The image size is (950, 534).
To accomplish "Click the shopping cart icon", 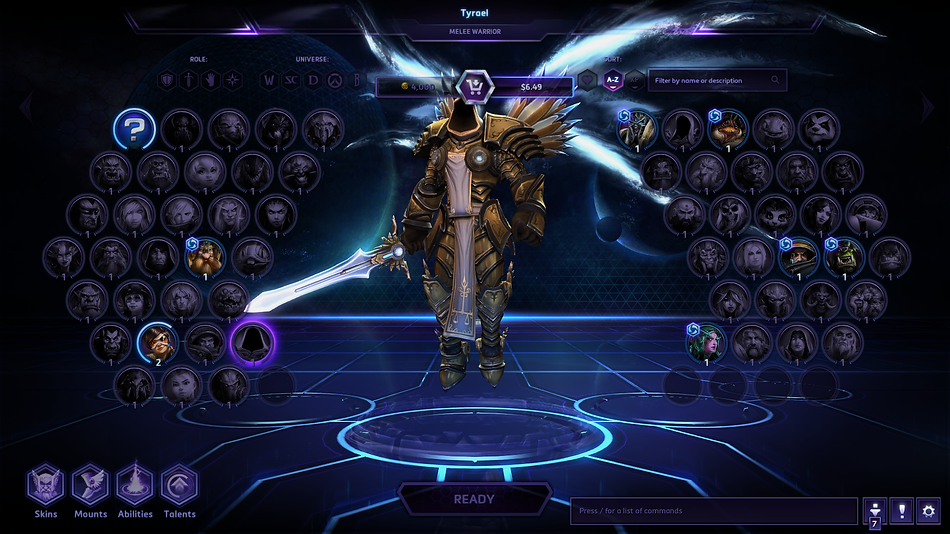I will pyautogui.click(x=473, y=86).
